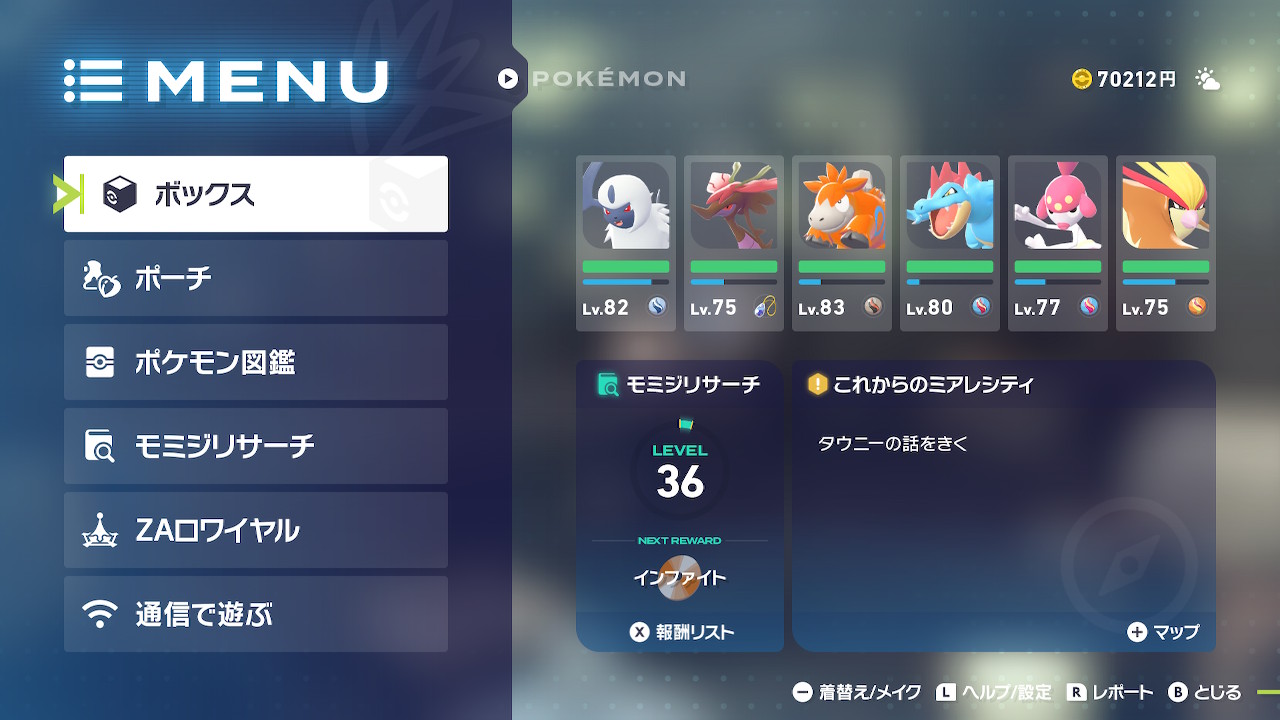Image resolution: width=1280 pixels, height=720 pixels.
Task: Select the Feraligatr party slot at Lv.80
Action: point(950,243)
